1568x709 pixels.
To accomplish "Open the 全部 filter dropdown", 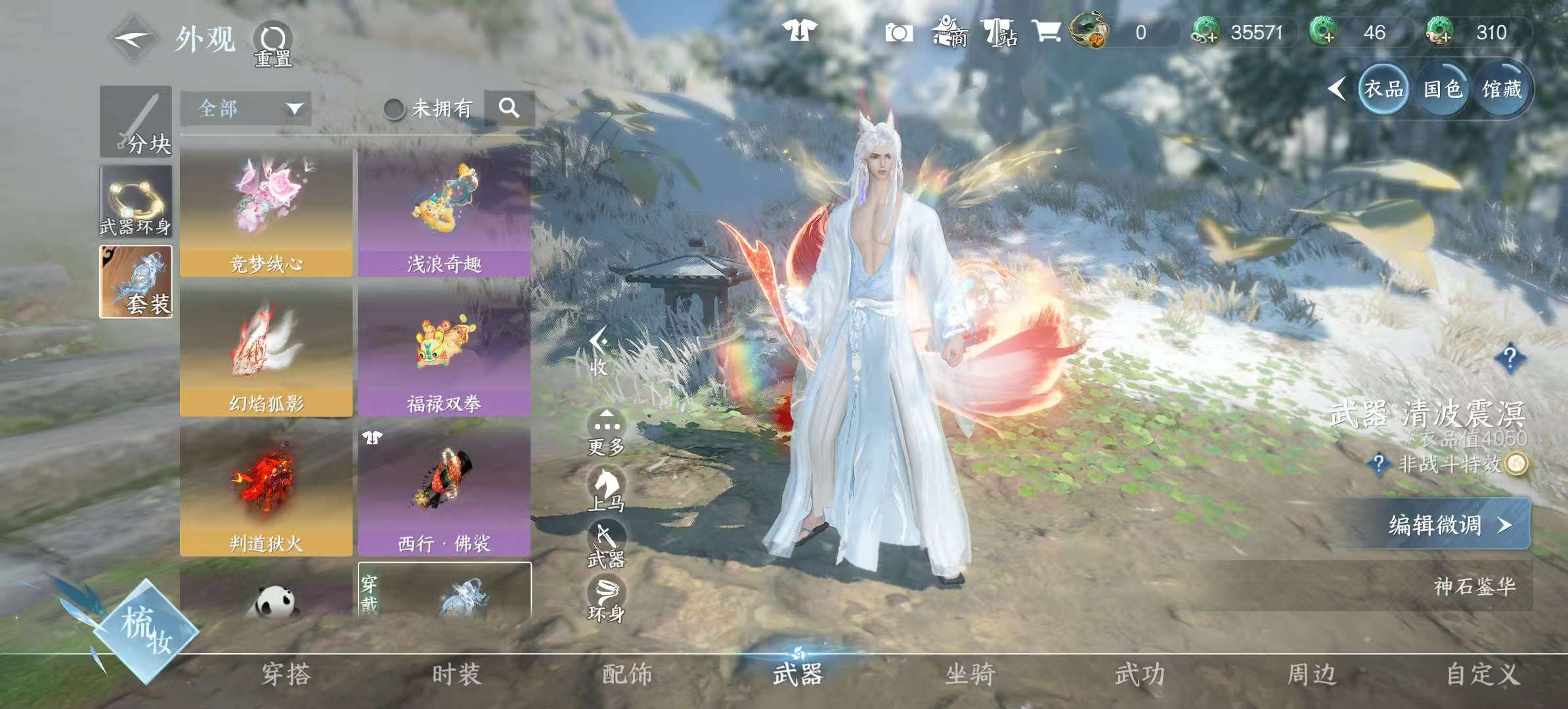I will pyautogui.click(x=246, y=109).
